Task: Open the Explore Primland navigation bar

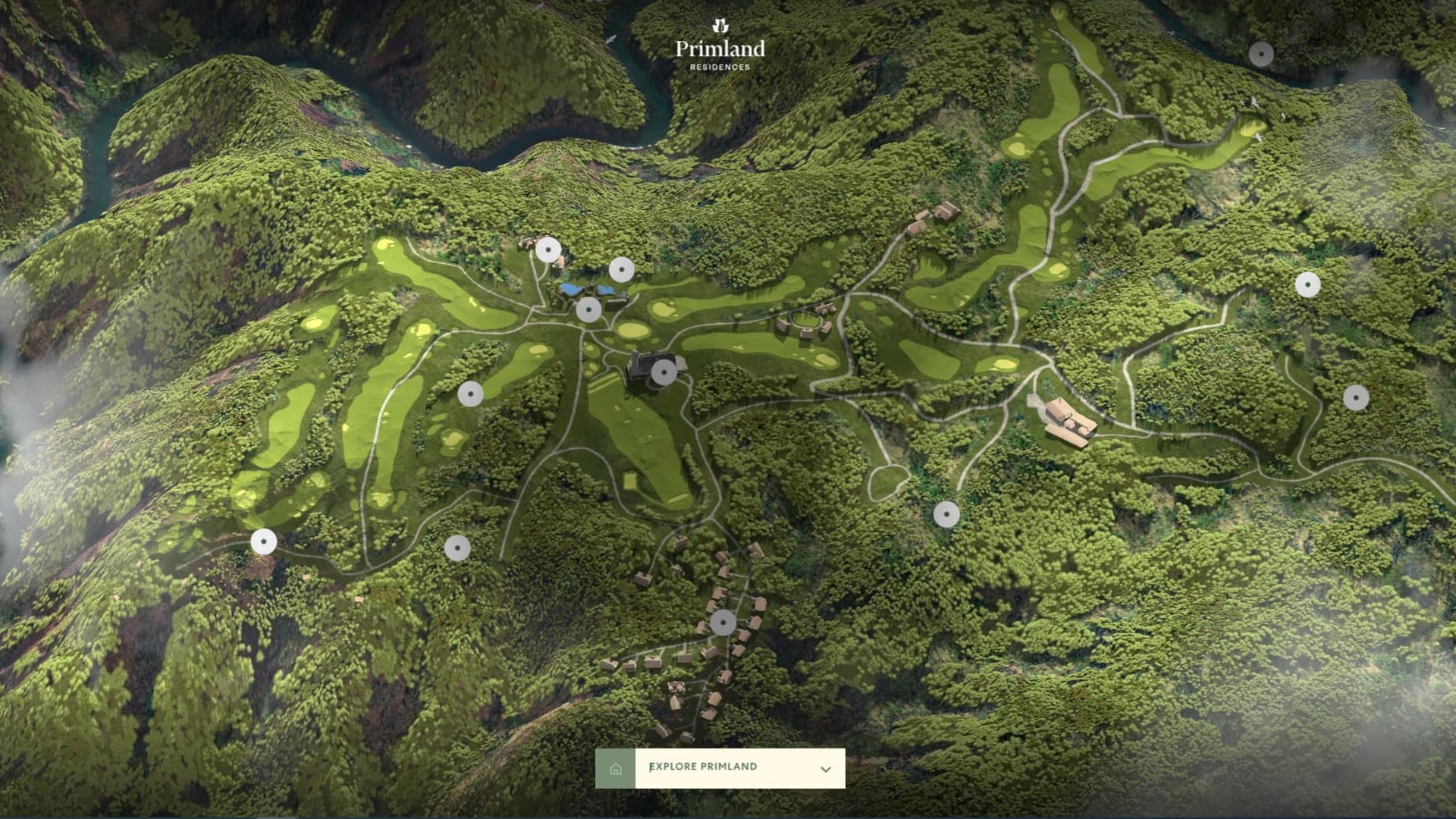Action: (720, 767)
